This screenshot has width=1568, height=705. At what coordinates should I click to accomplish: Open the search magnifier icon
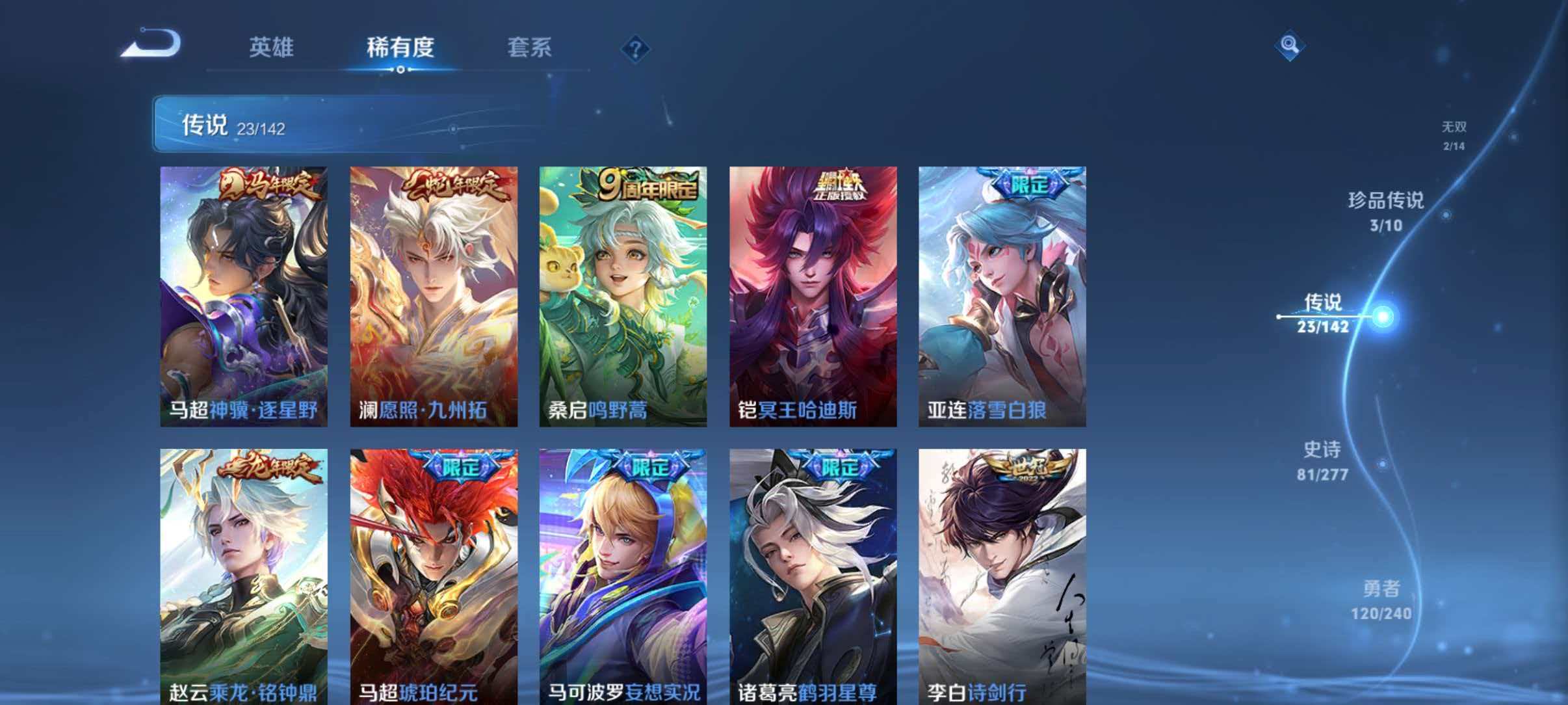tap(1289, 46)
